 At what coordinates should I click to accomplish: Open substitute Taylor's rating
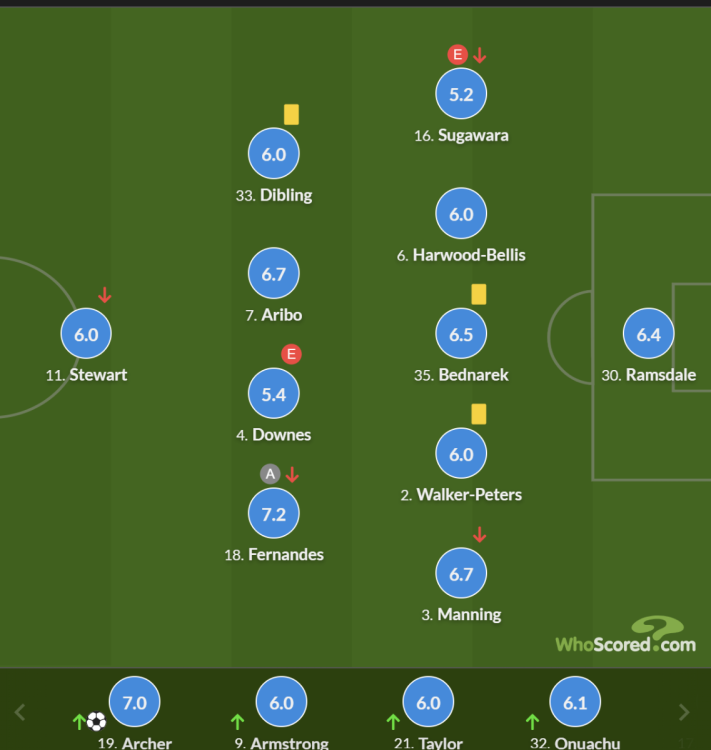[x=428, y=703]
